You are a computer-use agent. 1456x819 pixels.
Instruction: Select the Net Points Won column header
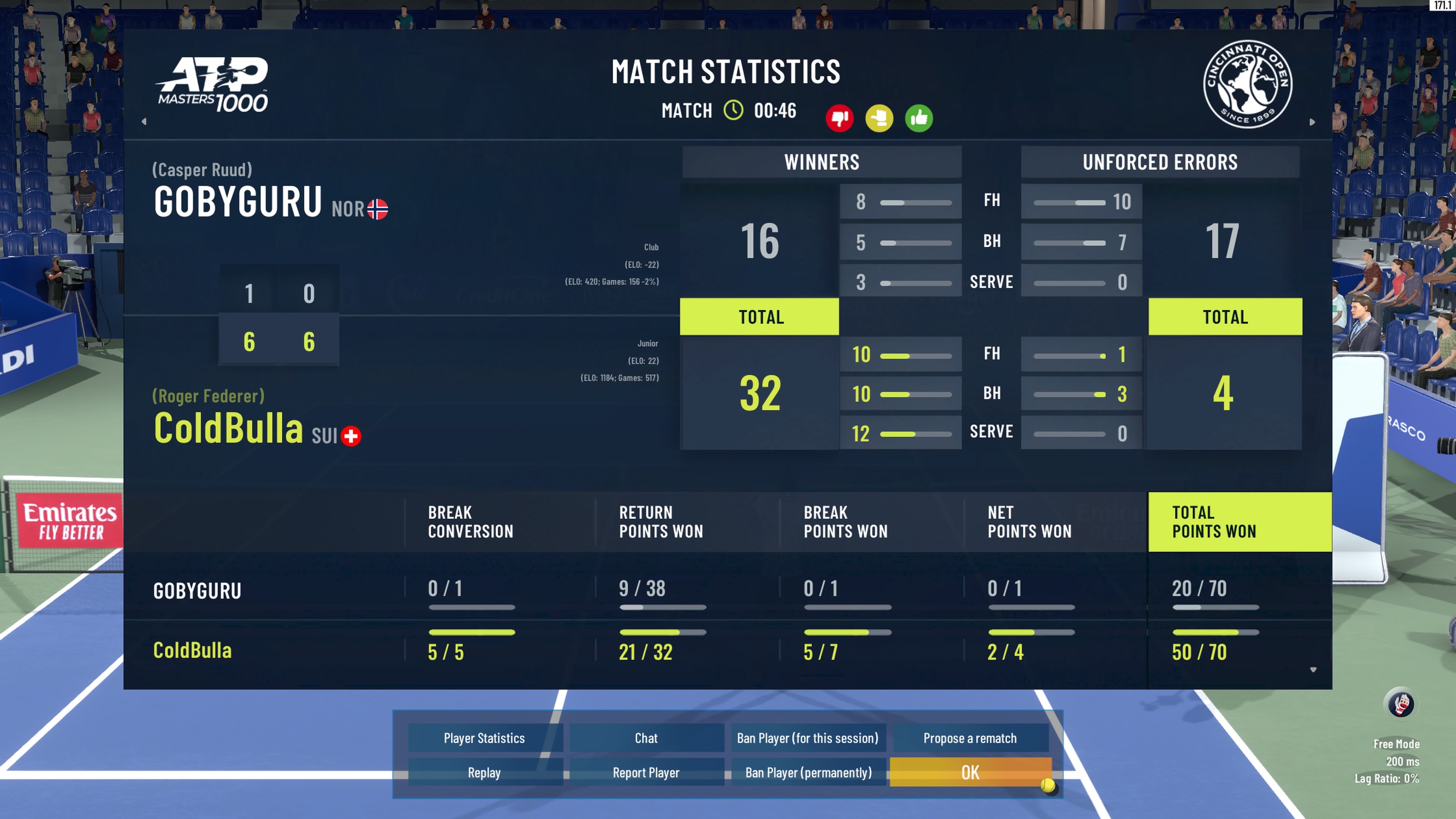[1029, 522]
